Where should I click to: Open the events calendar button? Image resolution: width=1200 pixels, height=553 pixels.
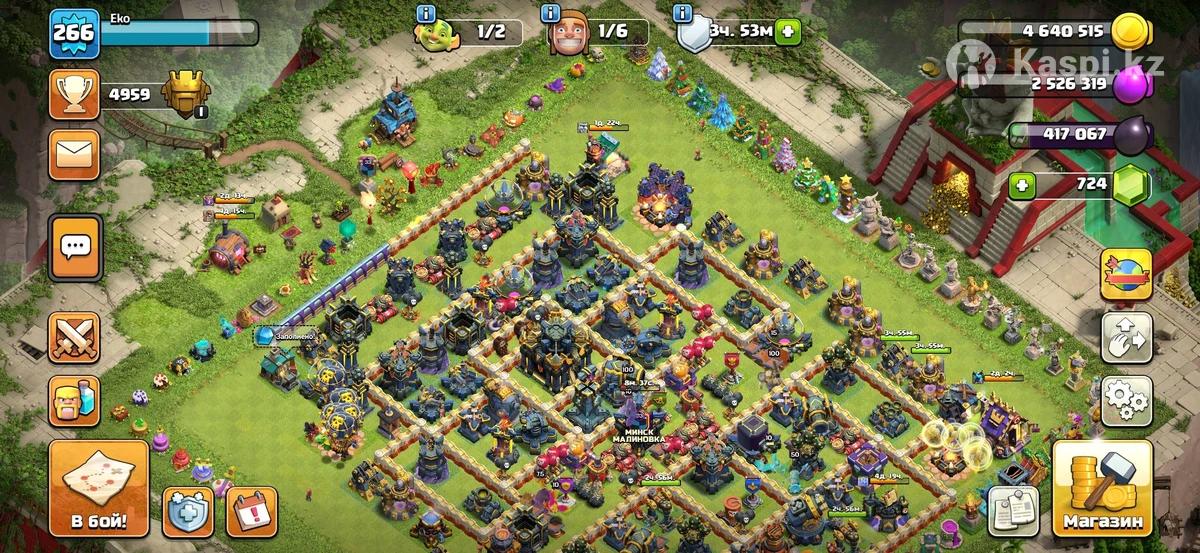pyautogui.click(x=250, y=511)
